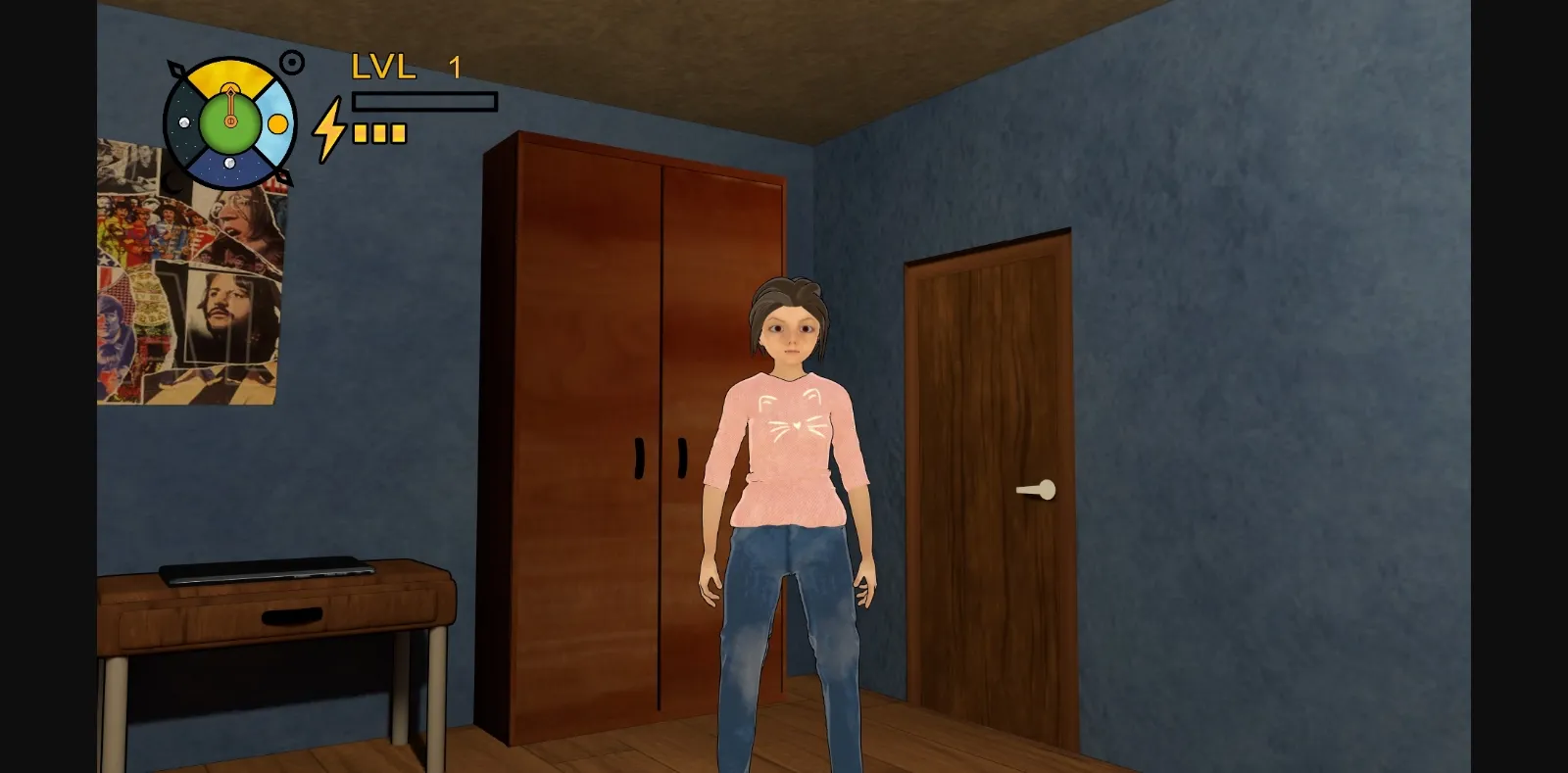The height and width of the screenshot is (773, 1568).
Task: Click the laptop on the desk
Action: pos(269,571)
